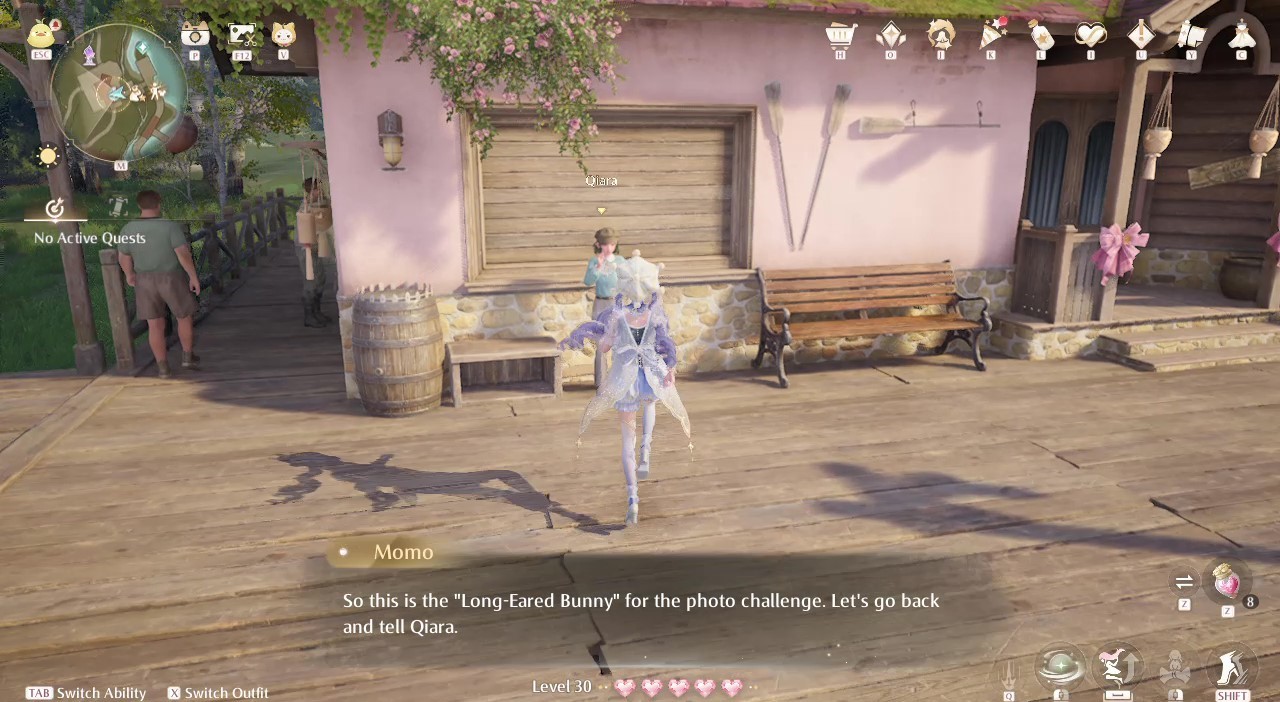The image size is (1280, 702).
Task: Open the diamond crystal menu icon
Action: 890,36
